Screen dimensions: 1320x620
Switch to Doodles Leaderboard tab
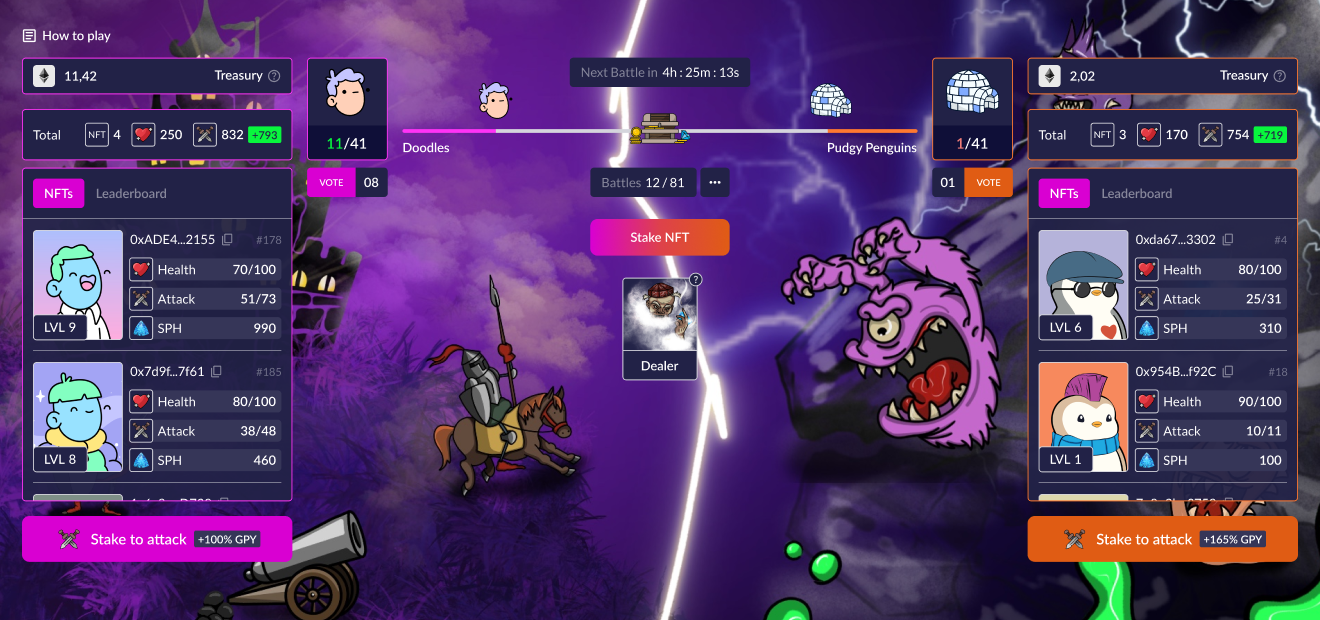point(131,194)
